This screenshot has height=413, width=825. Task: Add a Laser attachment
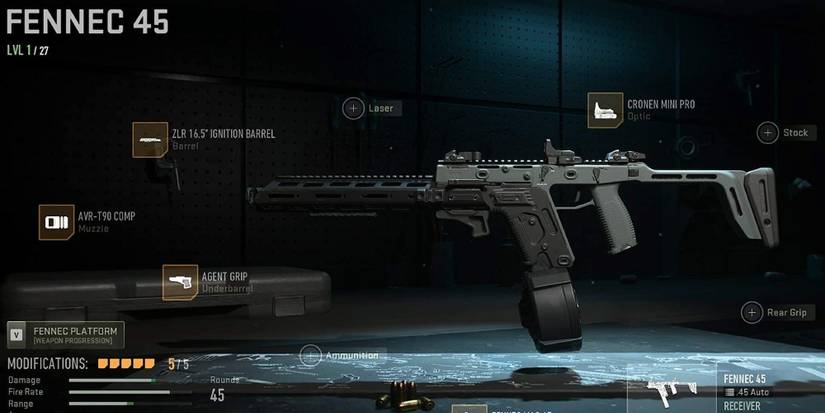coord(354,108)
